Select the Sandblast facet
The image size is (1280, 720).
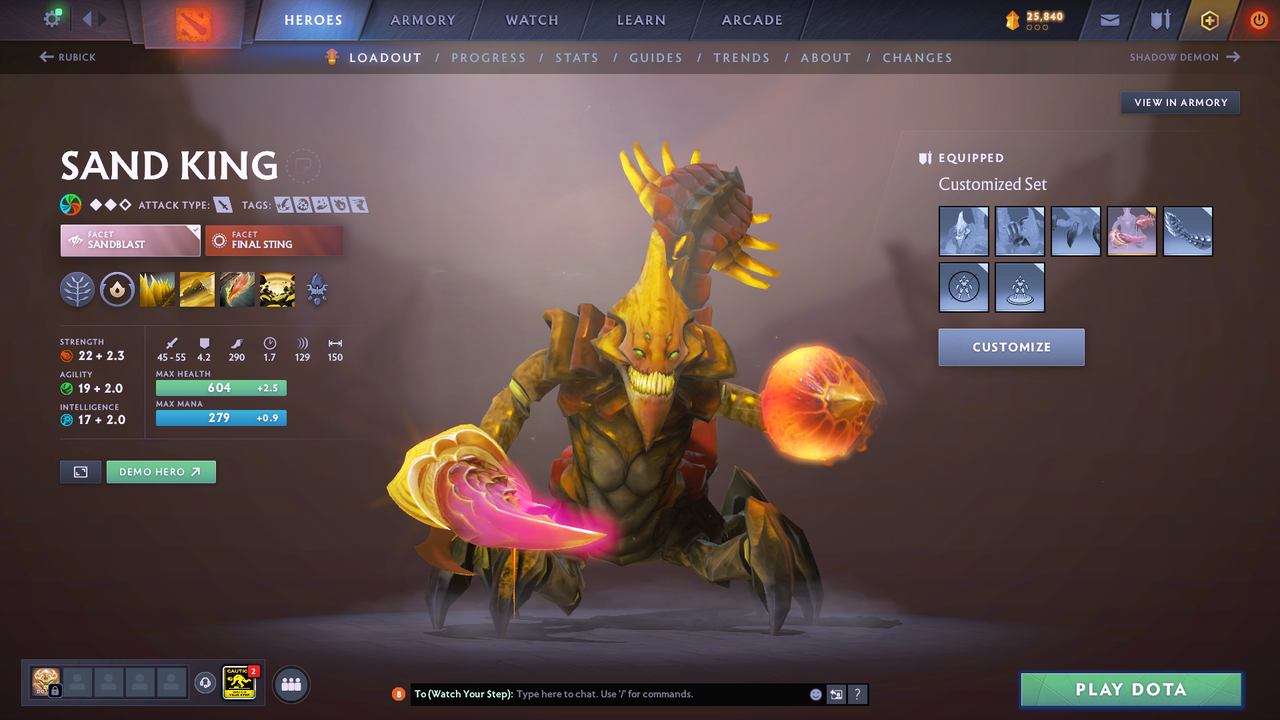[x=130, y=240]
